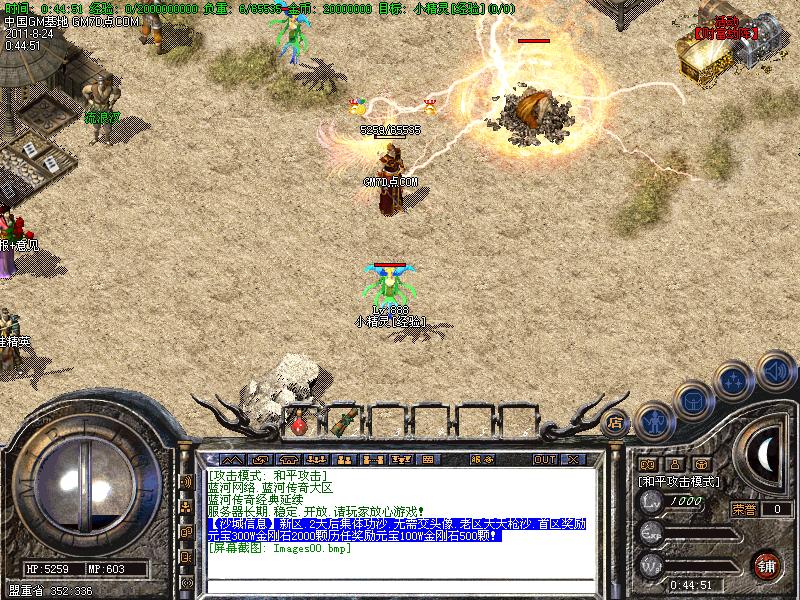
Task: Click the group members button above chat
Action: [343, 460]
